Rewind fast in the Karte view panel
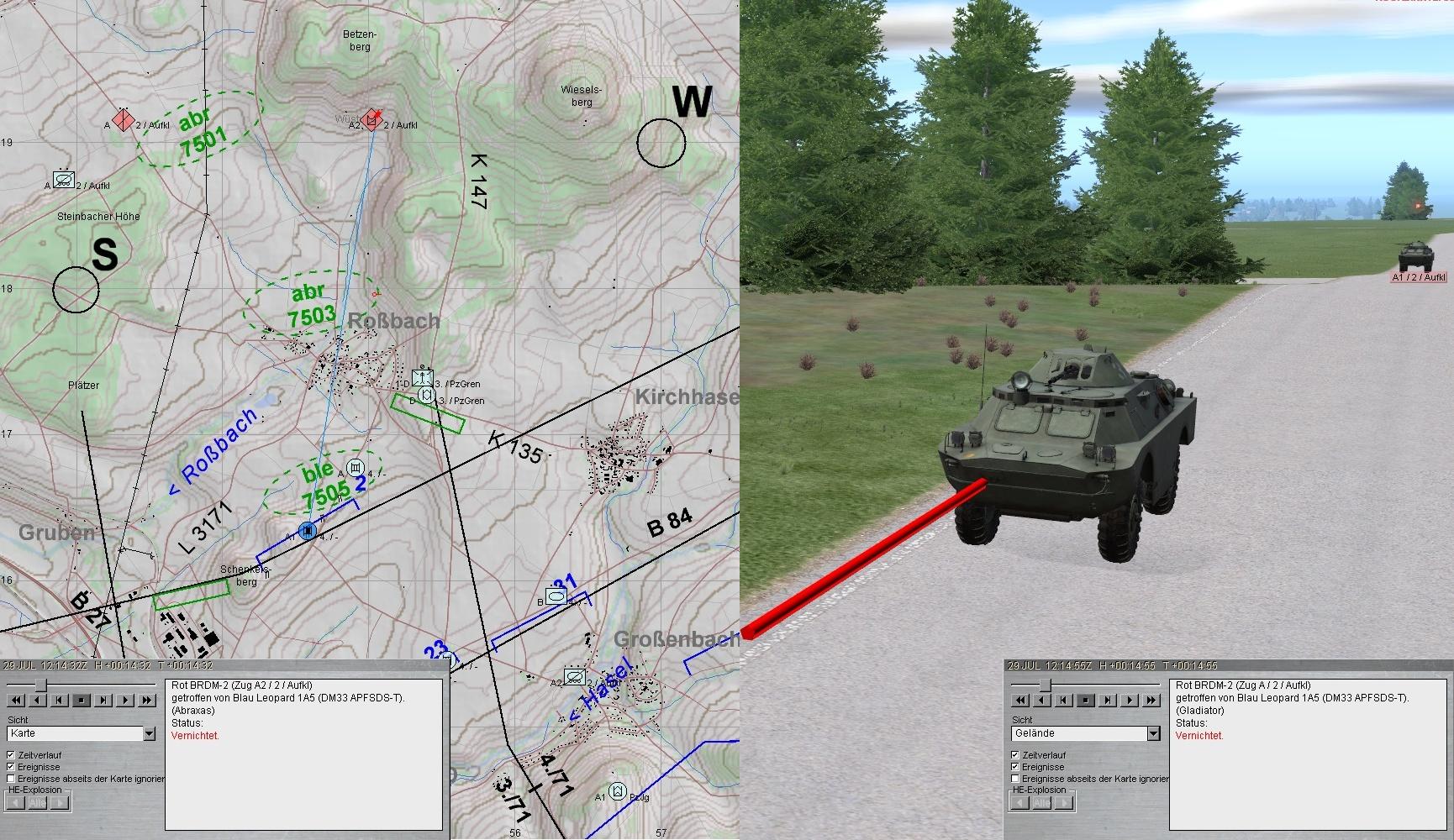The width and height of the screenshot is (1454, 840). tap(16, 700)
